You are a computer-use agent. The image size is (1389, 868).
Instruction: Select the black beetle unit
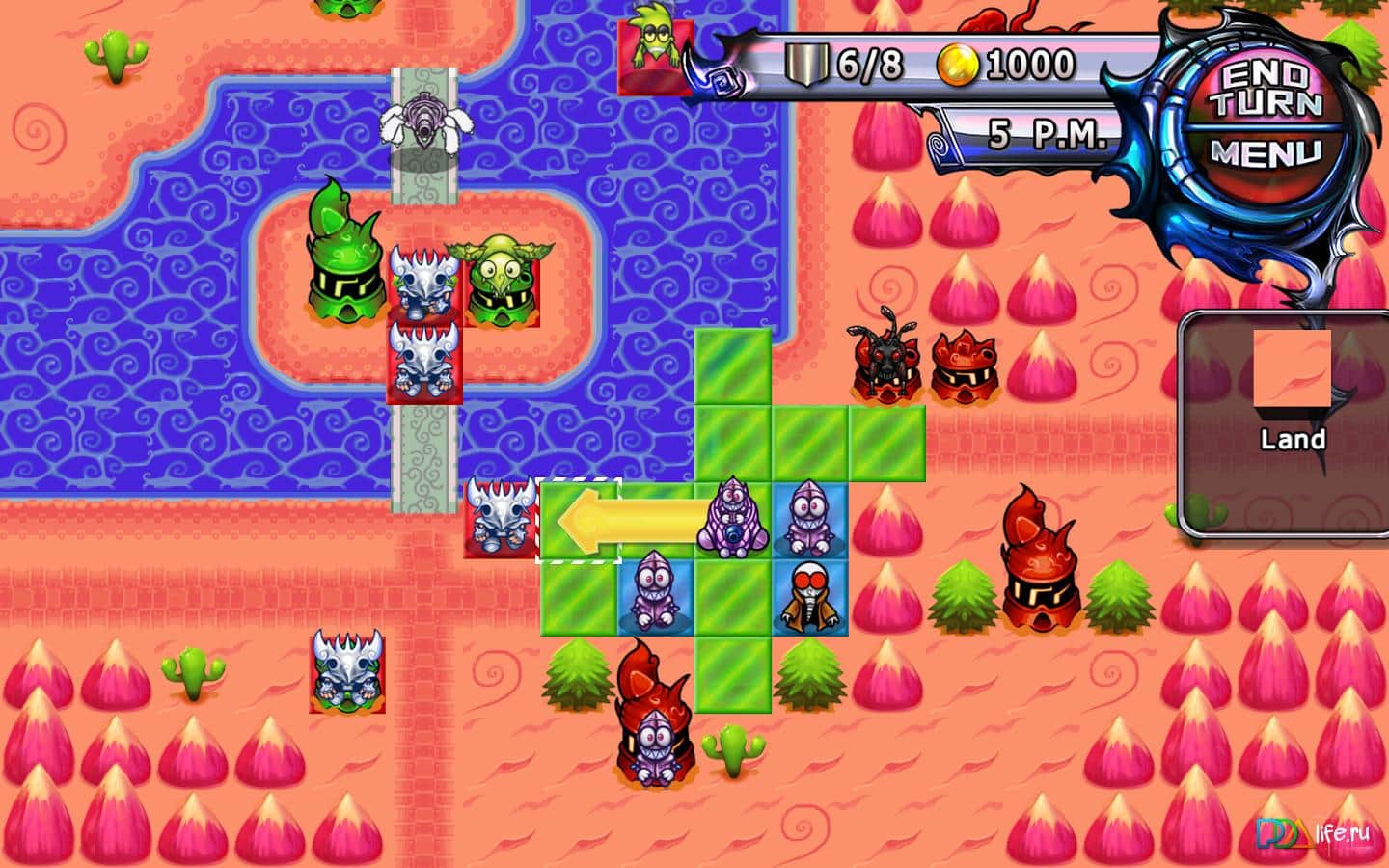pyautogui.click(x=885, y=357)
